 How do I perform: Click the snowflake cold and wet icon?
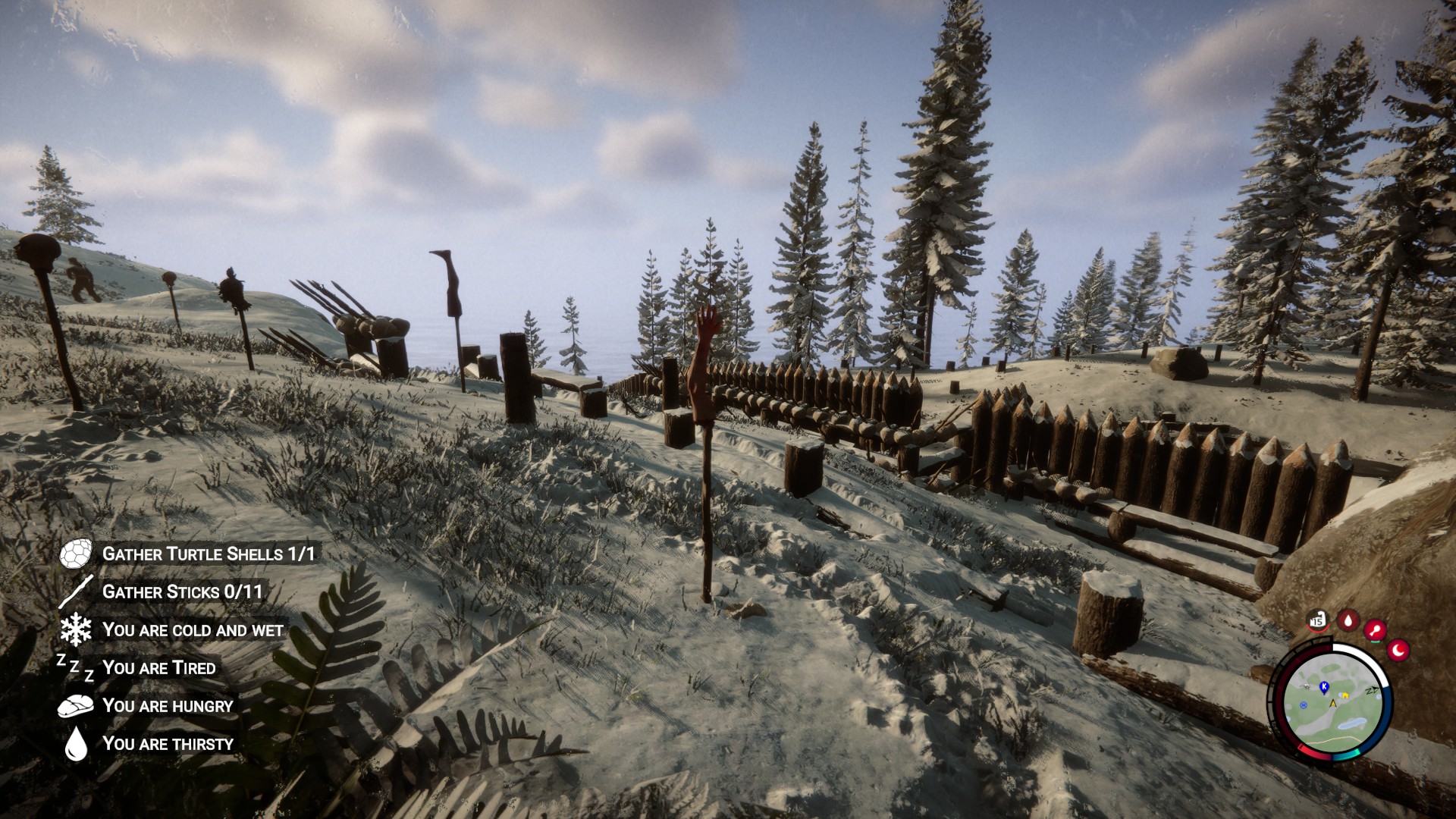pyautogui.click(x=76, y=629)
